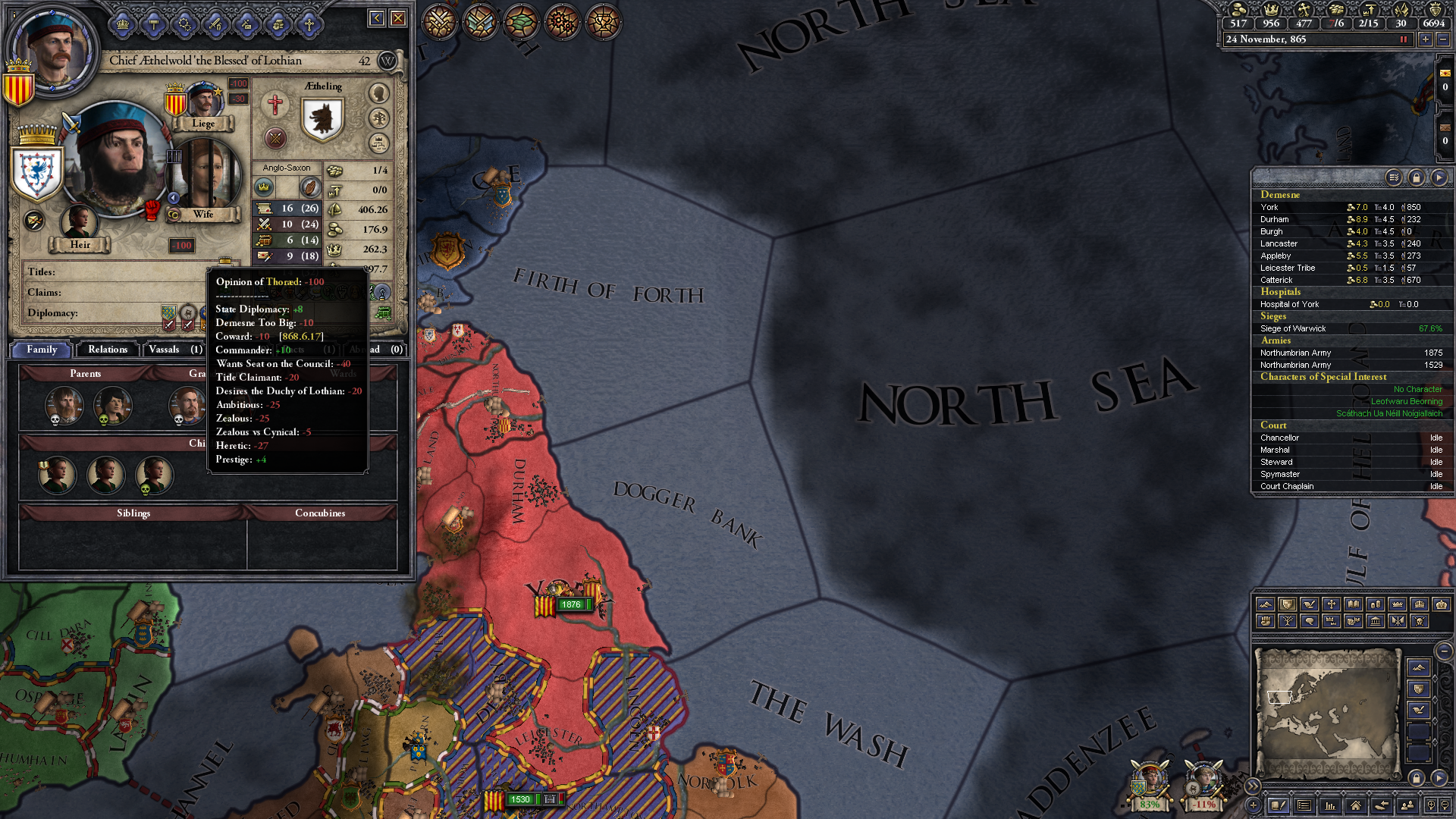Toggle the terrain map mode
The width and height of the screenshot is (1456, 819).
tap(1265, 604)
